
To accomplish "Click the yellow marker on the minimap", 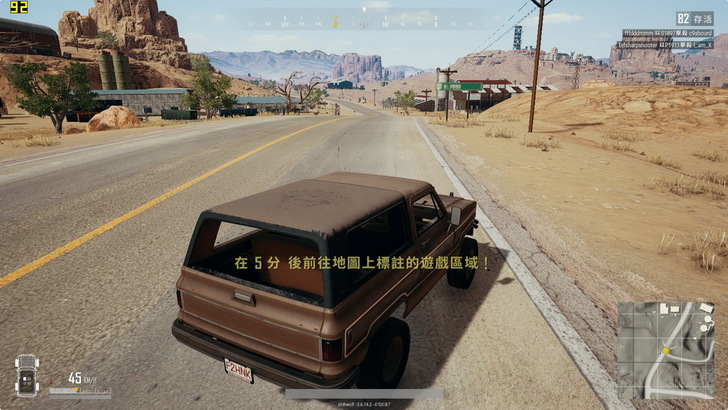I will pyautogui.click(x=665, y=351).
